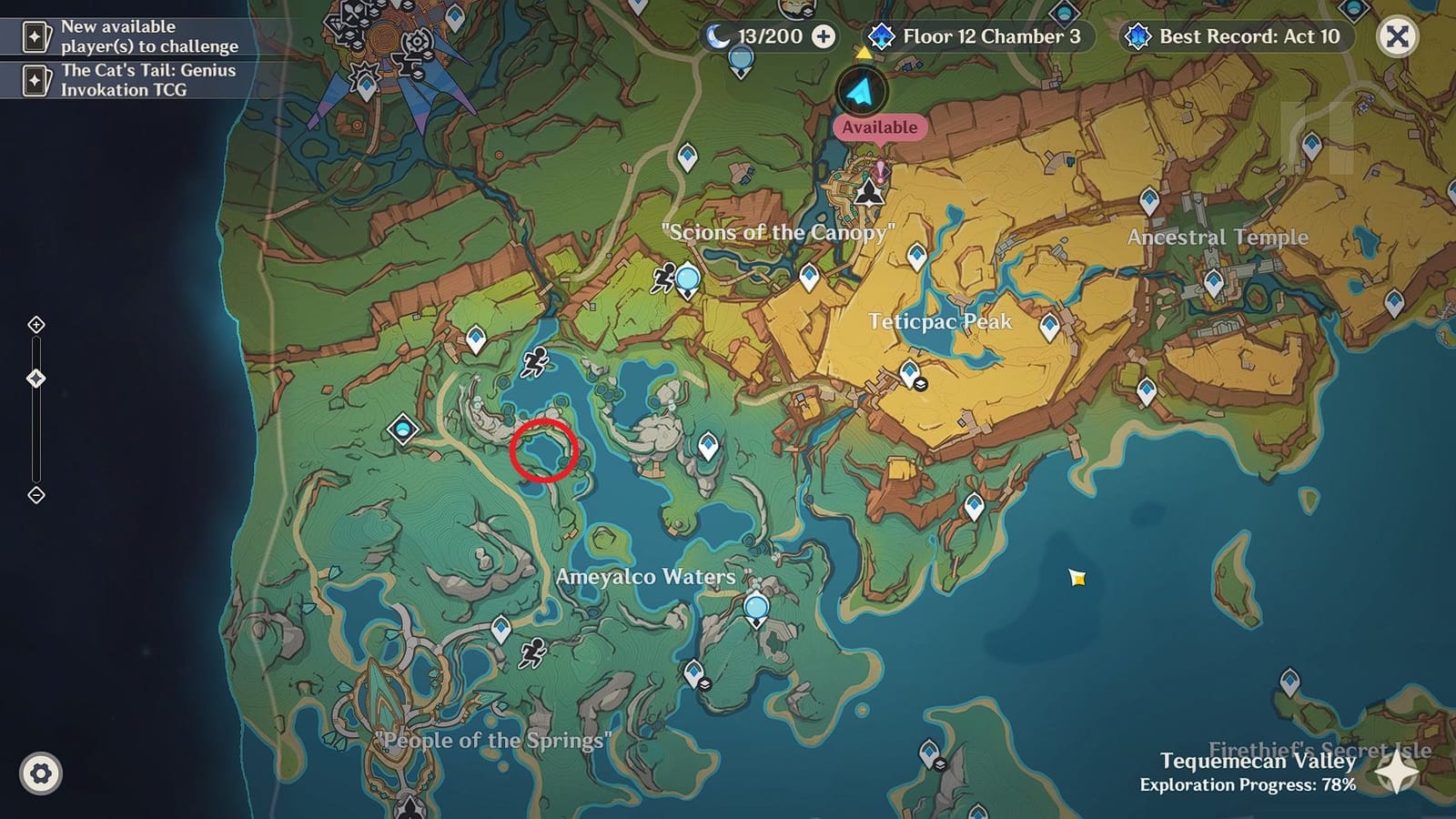The image size is (1456, 819).
Task: Select the teleport waypoint on Teticpac Peak
Action: 908,371
